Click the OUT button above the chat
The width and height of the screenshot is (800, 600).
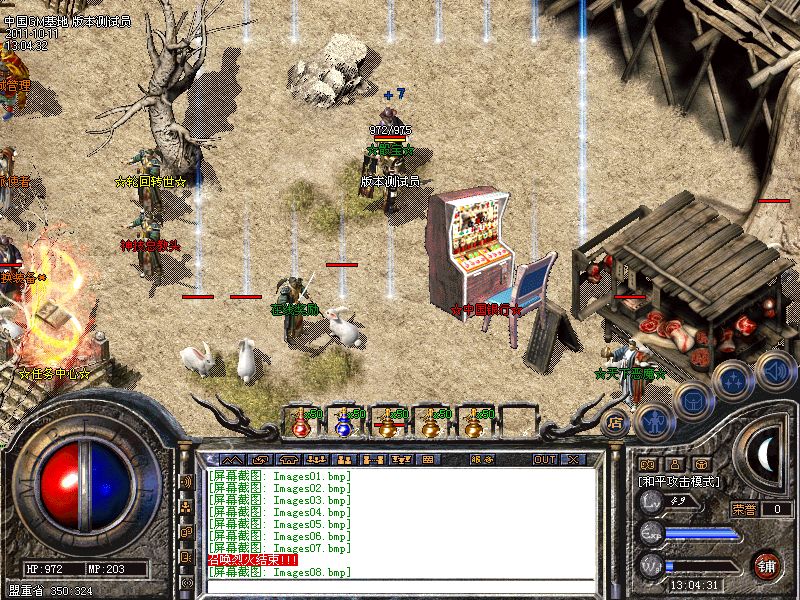coord(544,459)
